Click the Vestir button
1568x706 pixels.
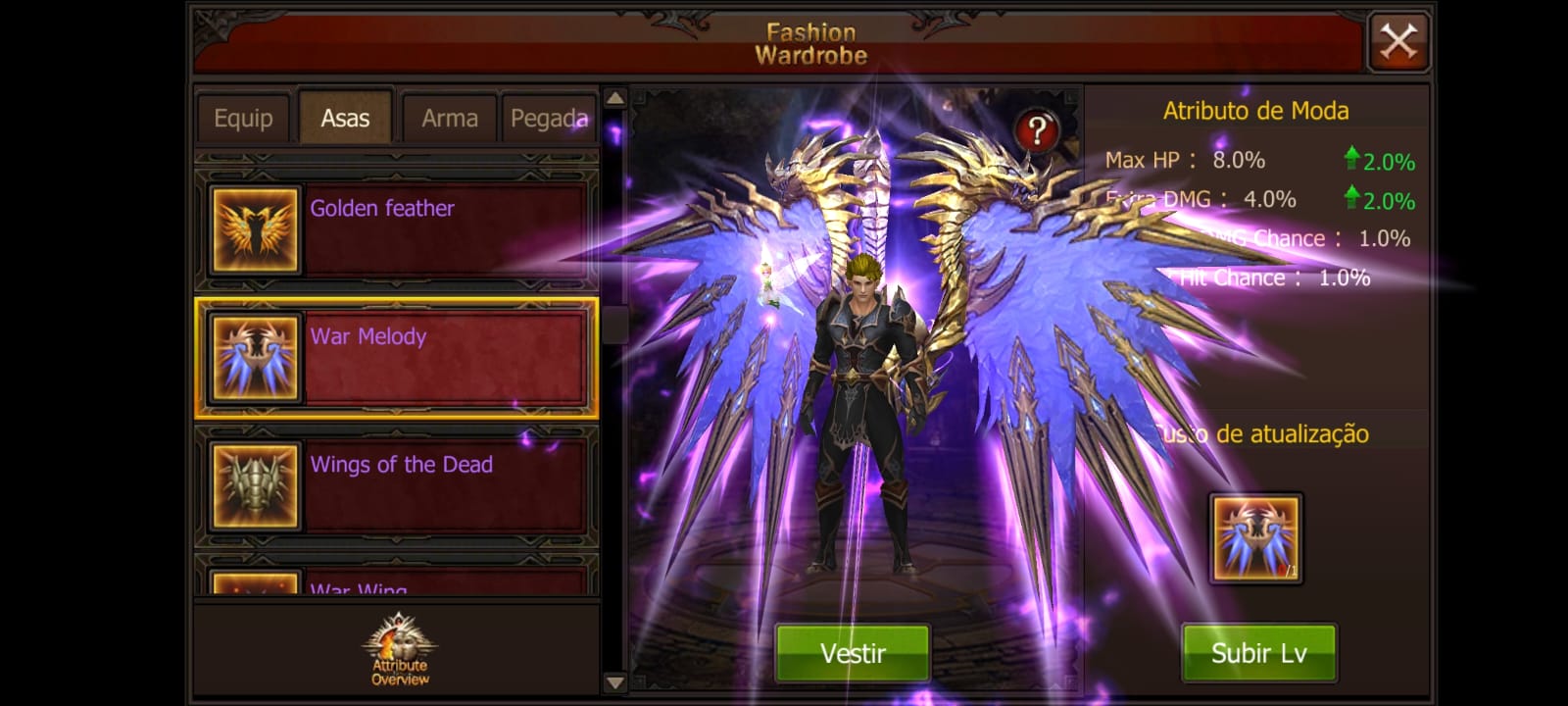pos(853,653)
